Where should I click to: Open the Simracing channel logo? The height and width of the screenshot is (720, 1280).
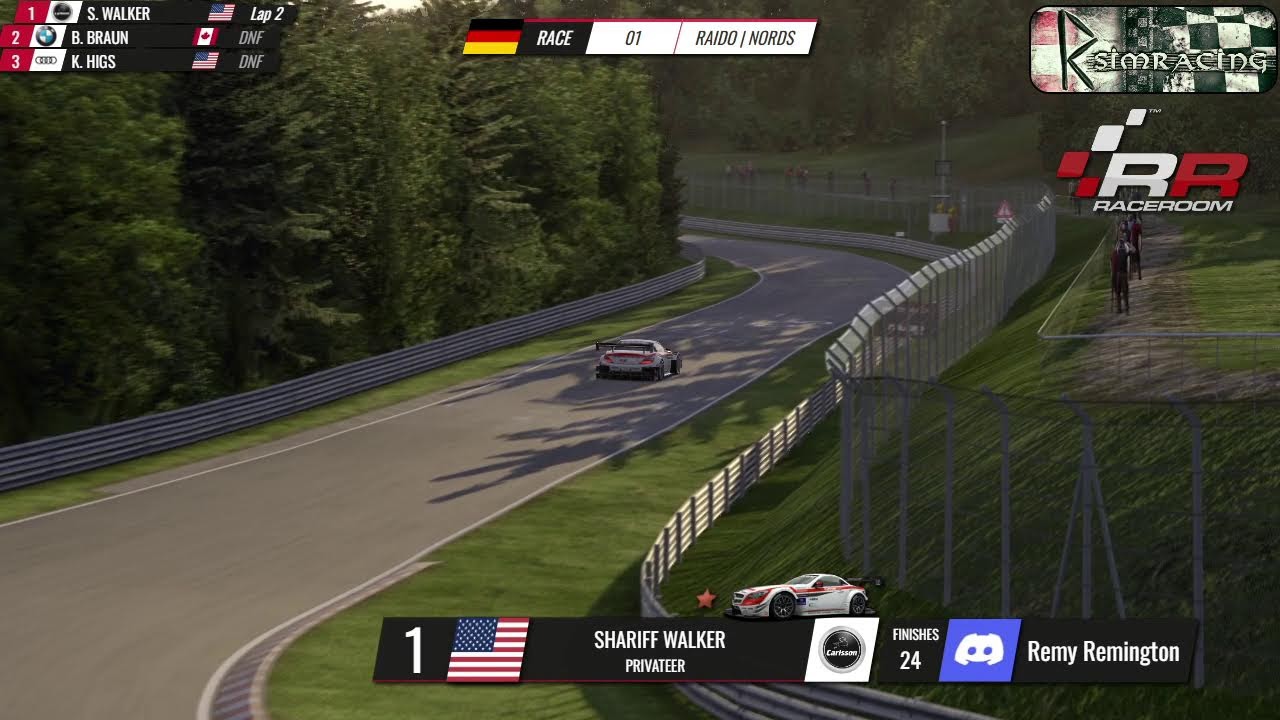point(1152,50)
